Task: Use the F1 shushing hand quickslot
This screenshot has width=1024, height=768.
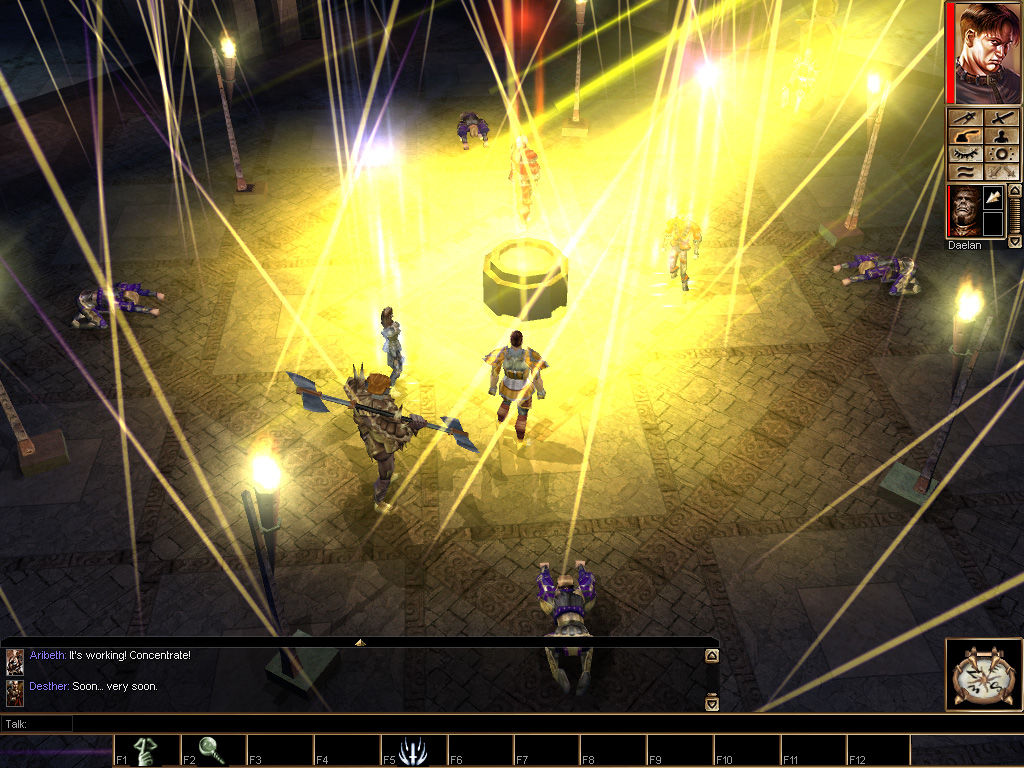Action: tap(146, 750)
